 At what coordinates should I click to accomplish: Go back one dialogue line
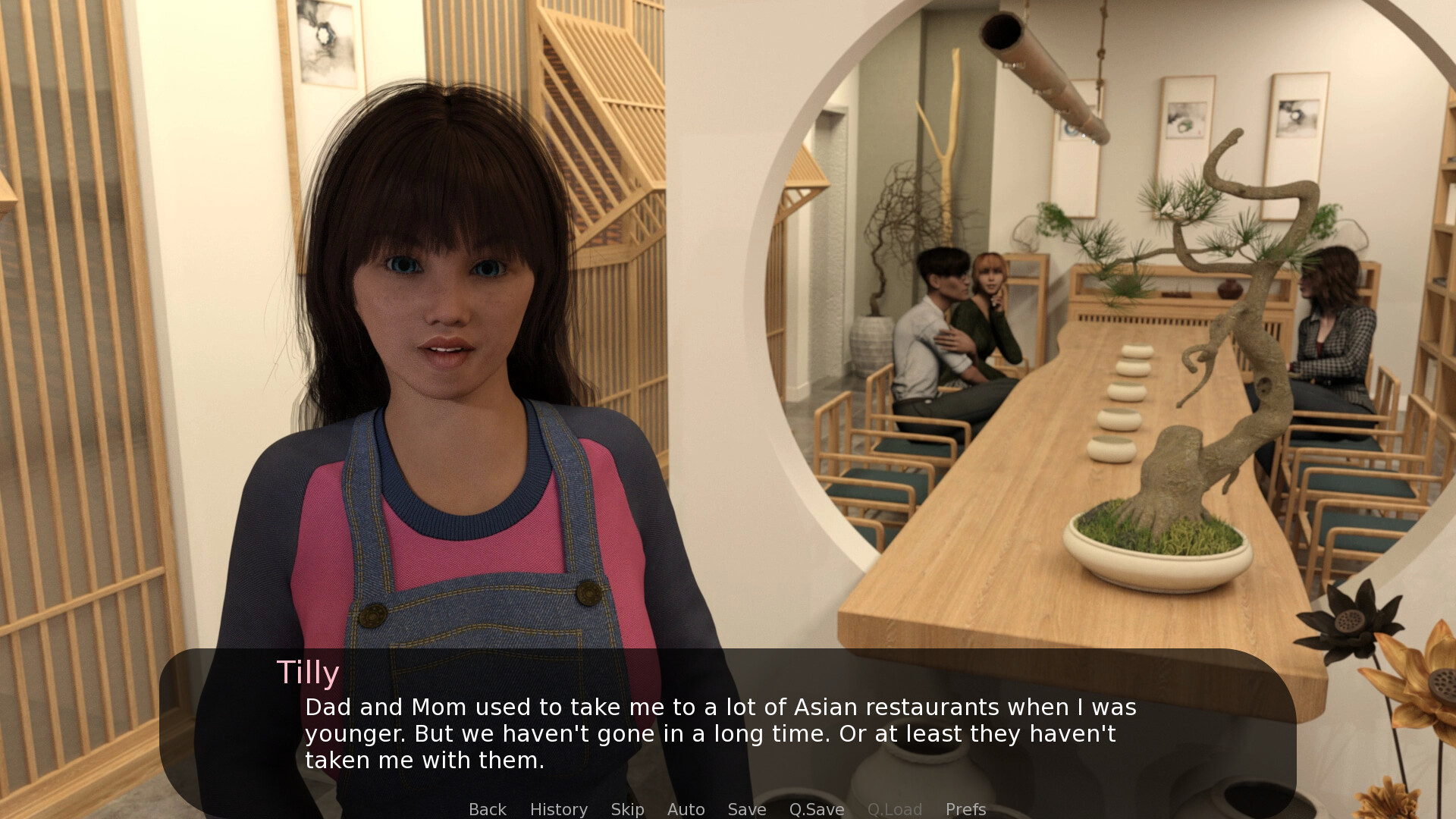coord(487,809)
